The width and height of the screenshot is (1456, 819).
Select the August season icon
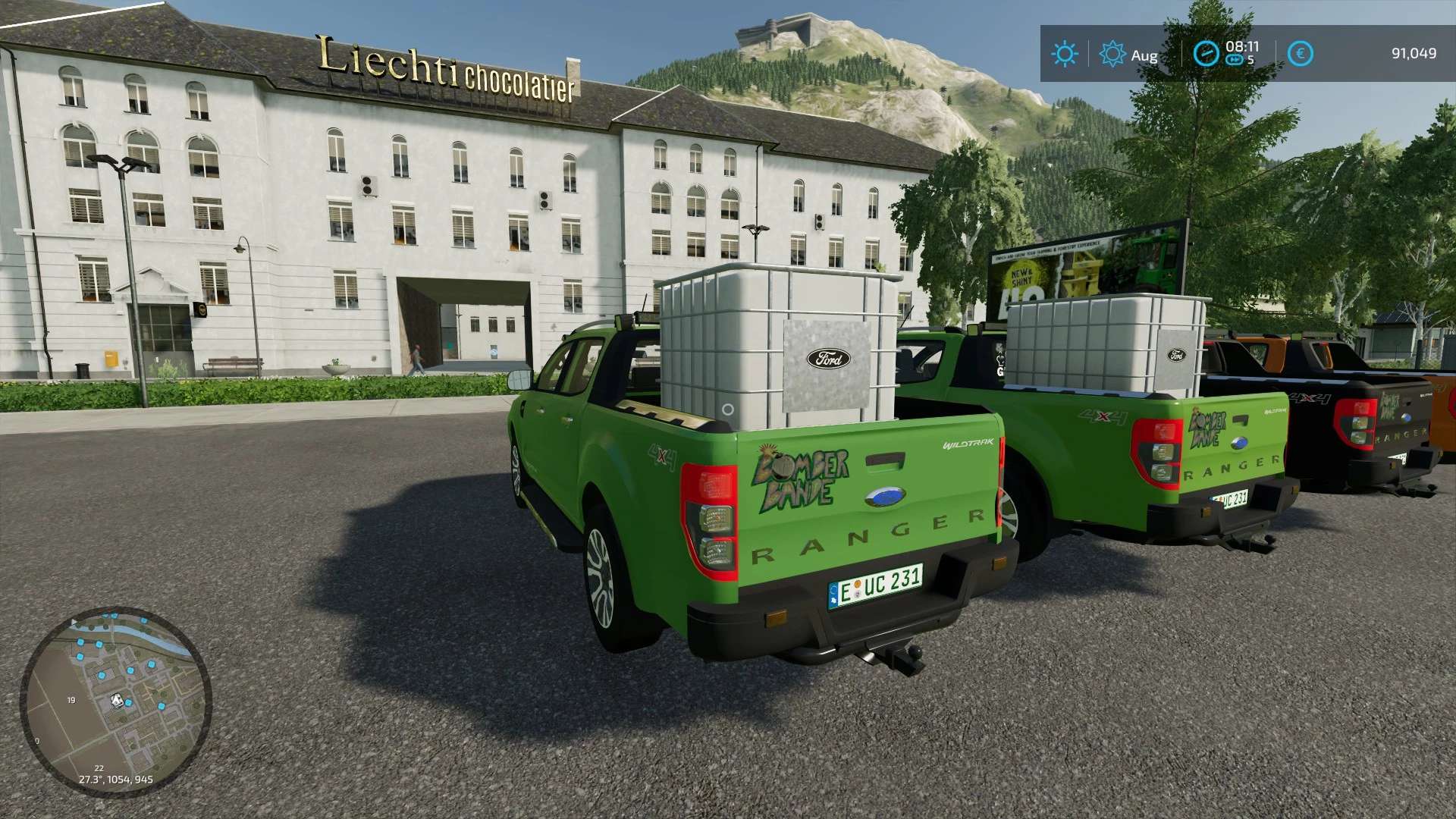[1112, 54]
